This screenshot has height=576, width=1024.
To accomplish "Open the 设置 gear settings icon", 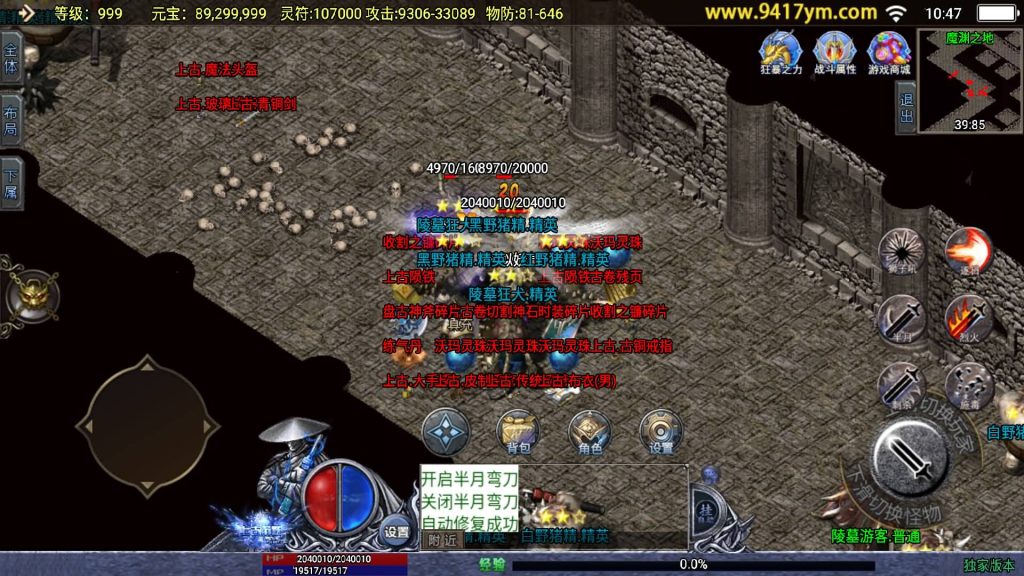I will click(x=661, y=430).
